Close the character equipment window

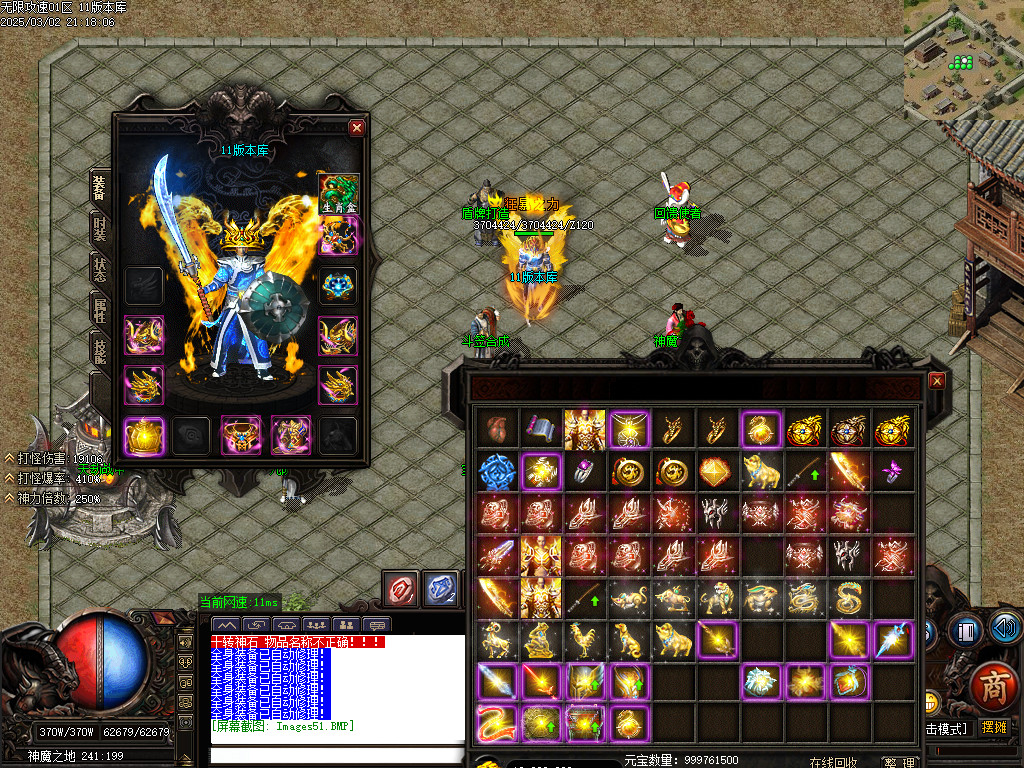[357, 128]
